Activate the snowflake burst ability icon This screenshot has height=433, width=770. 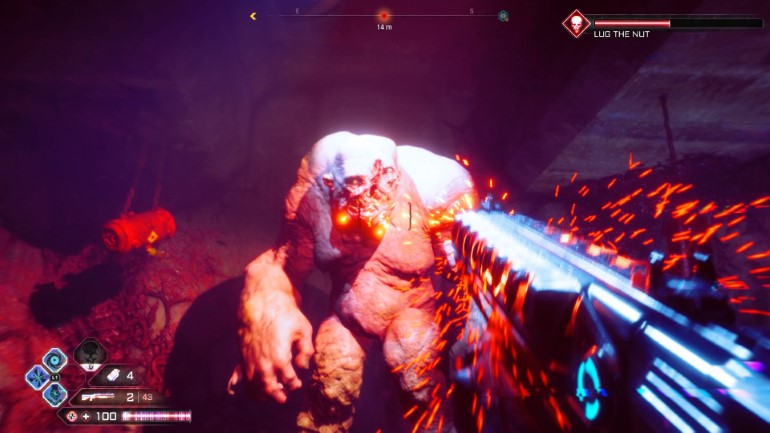coord(38,376)
